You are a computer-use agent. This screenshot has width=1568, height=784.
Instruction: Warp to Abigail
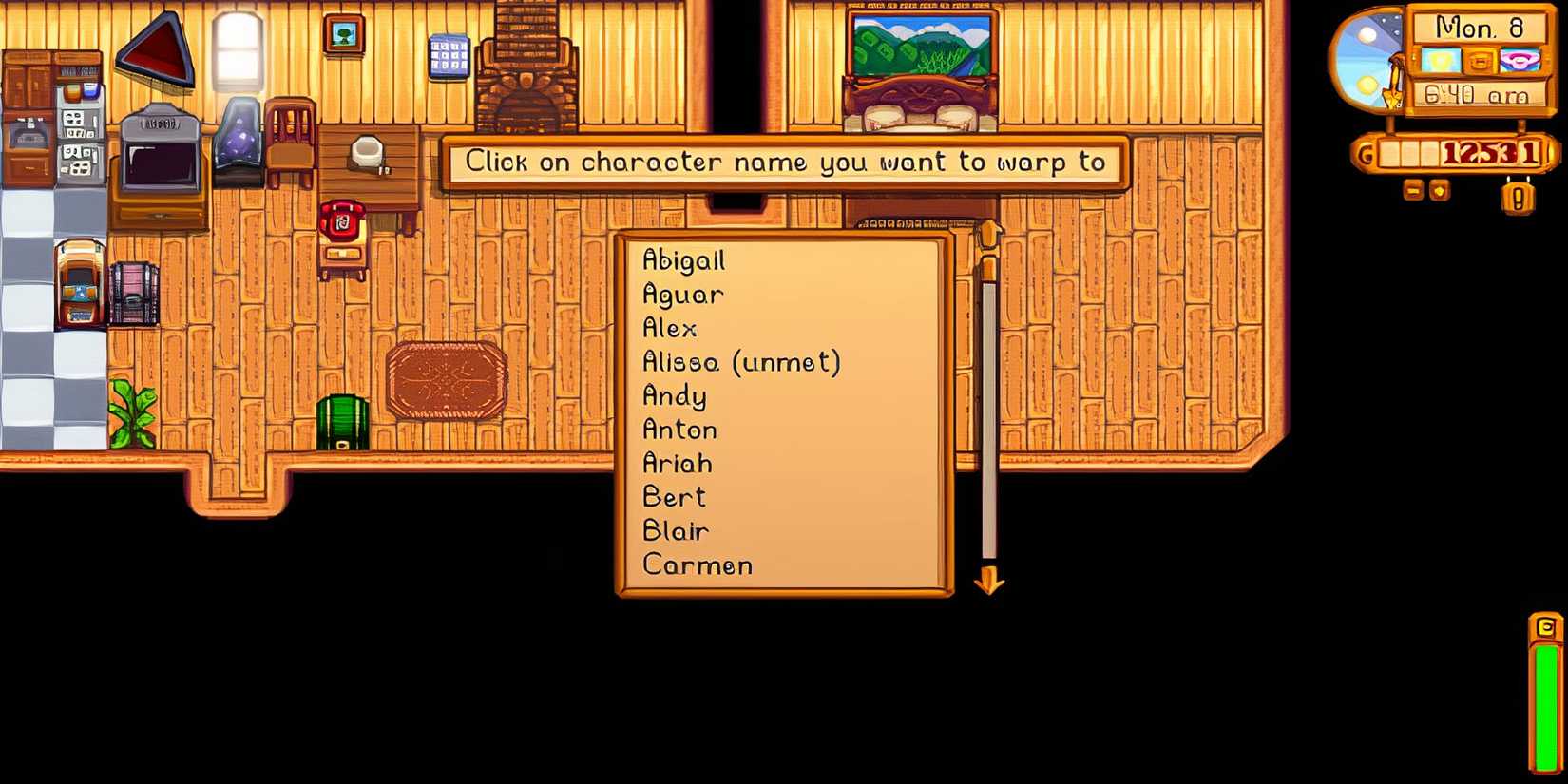pyautogui.click(x=685, y=259)
